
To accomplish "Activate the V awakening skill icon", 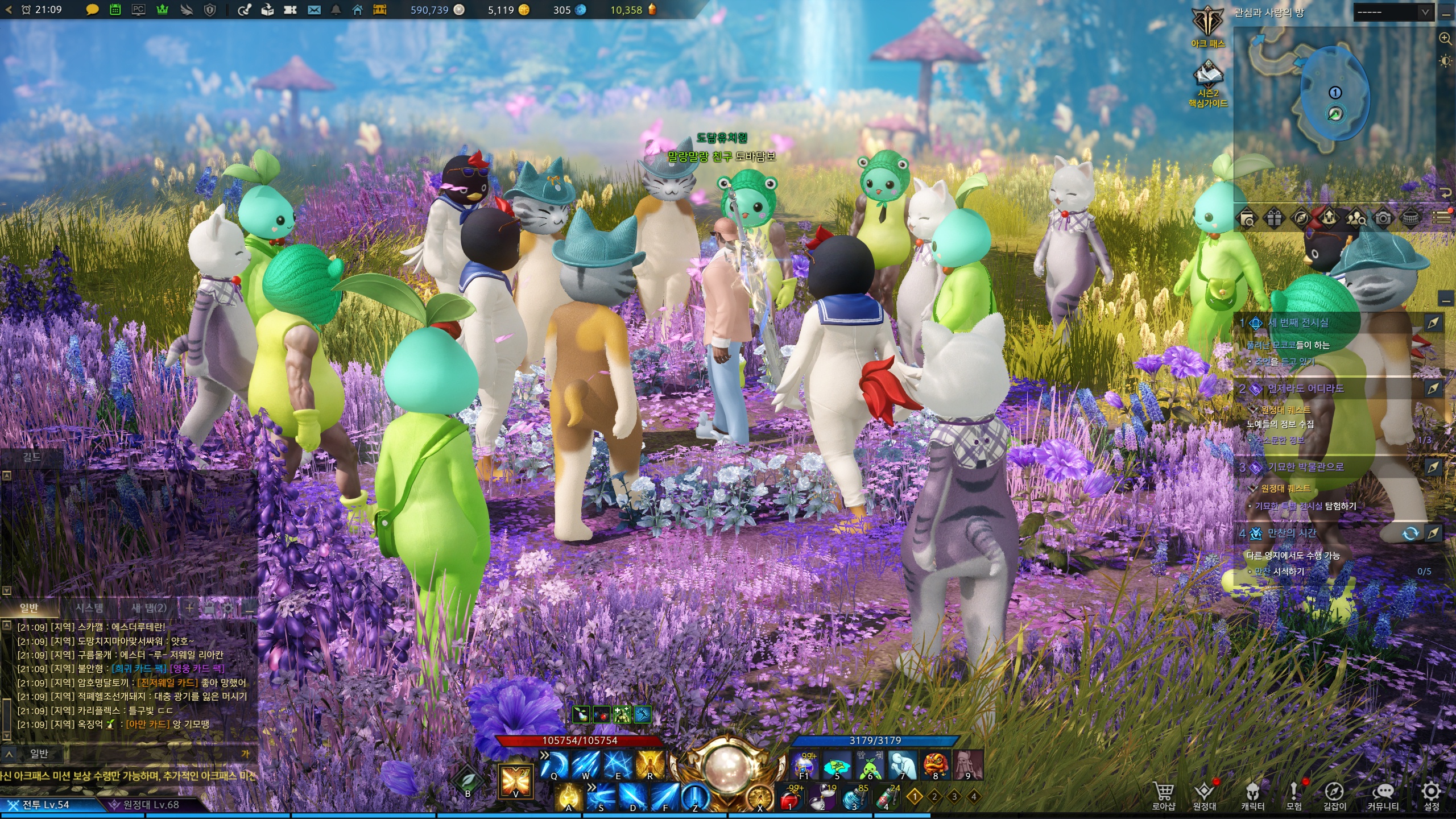I will [515, 780].
